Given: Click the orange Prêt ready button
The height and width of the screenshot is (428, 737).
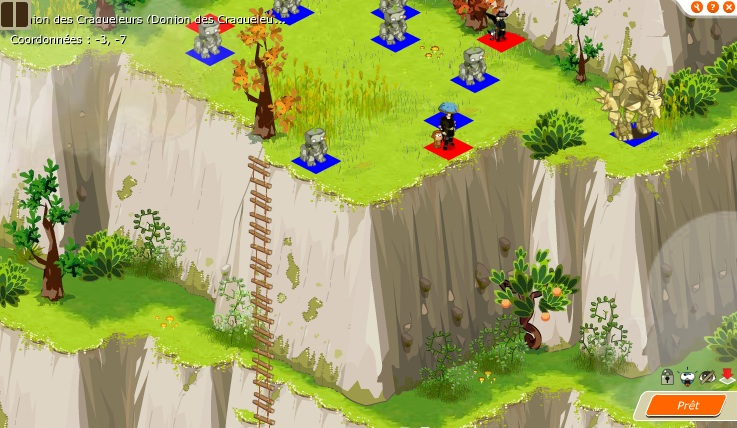Looking at the screenshot, I should pyautogui.click(x=687, y=405).
